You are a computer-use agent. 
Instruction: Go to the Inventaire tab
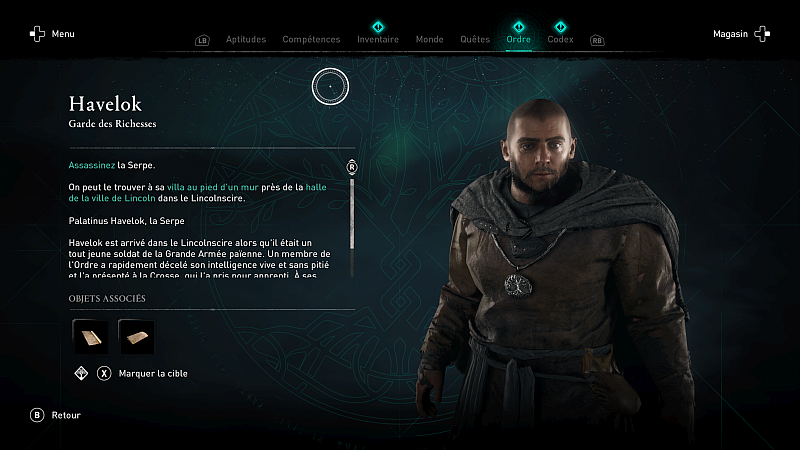378,40
